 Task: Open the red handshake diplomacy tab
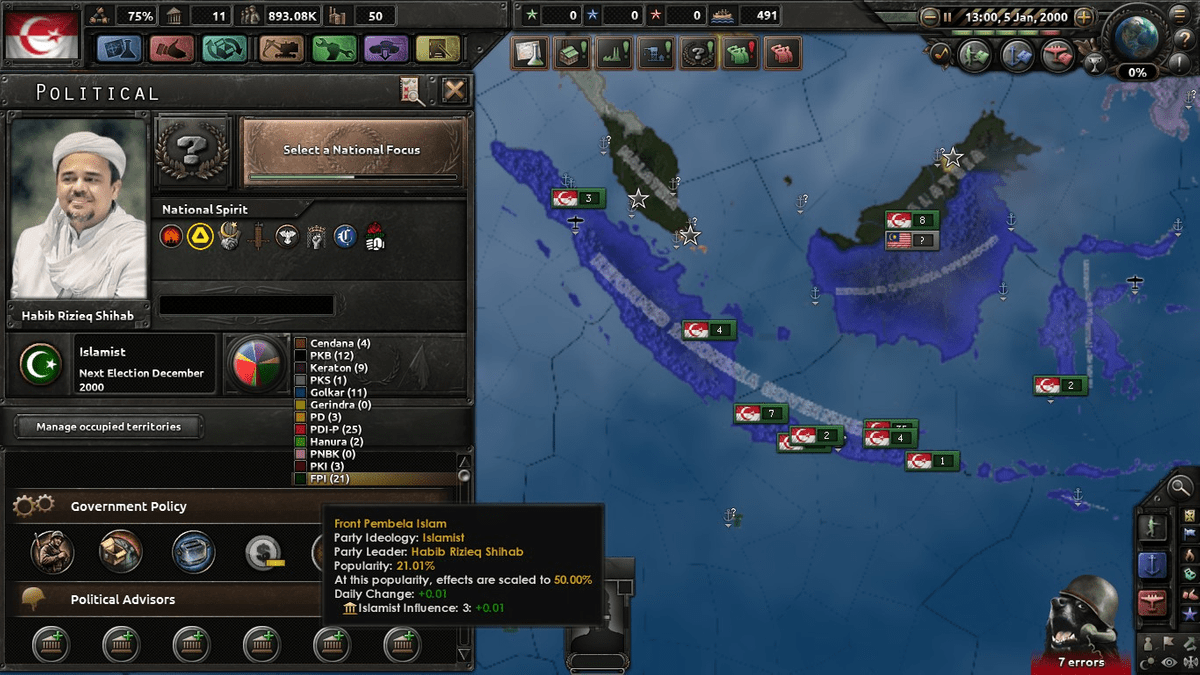(x=172, y=48)
